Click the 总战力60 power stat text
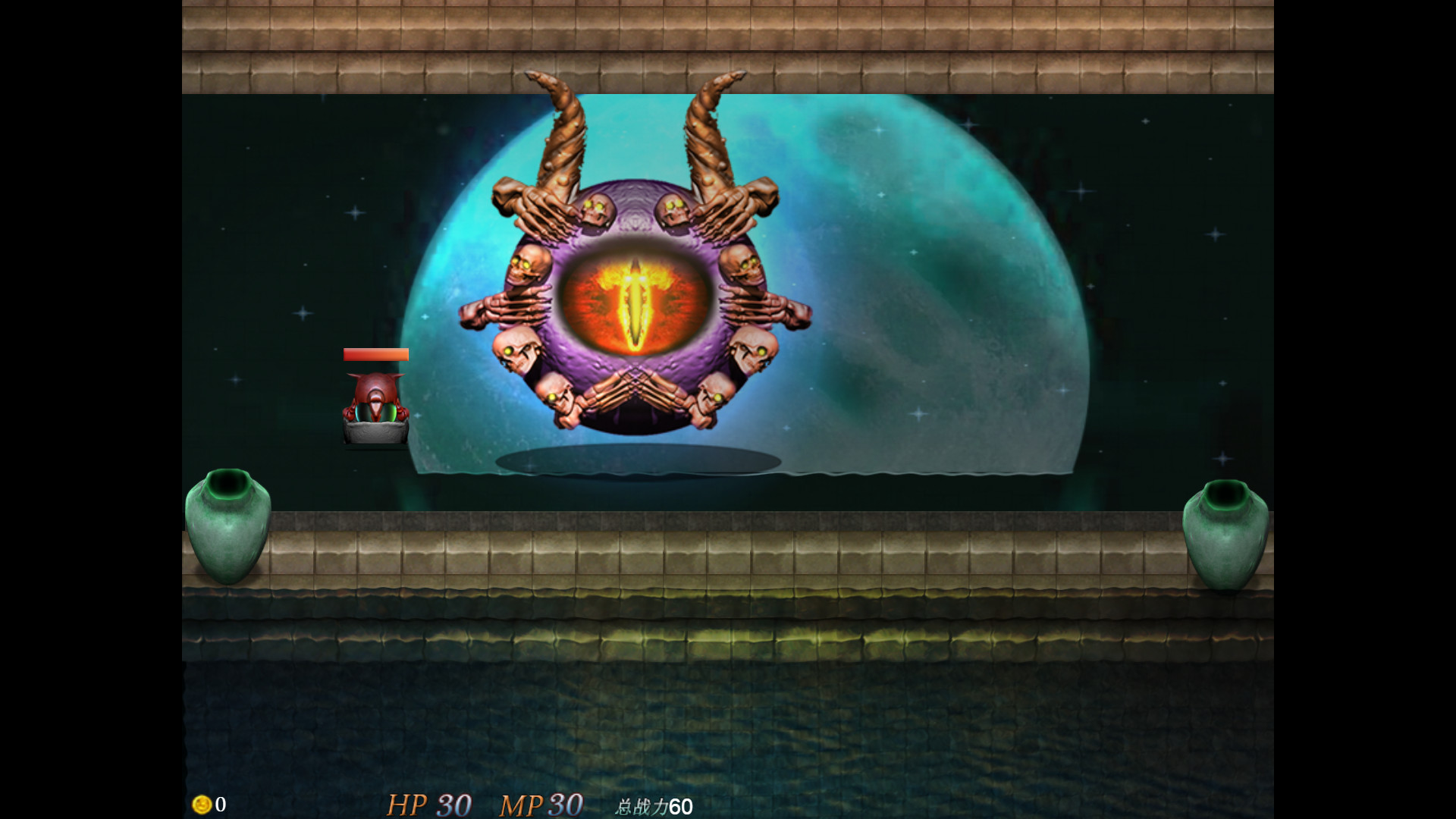Screen dimensions: 1456x819 [654, 807]
